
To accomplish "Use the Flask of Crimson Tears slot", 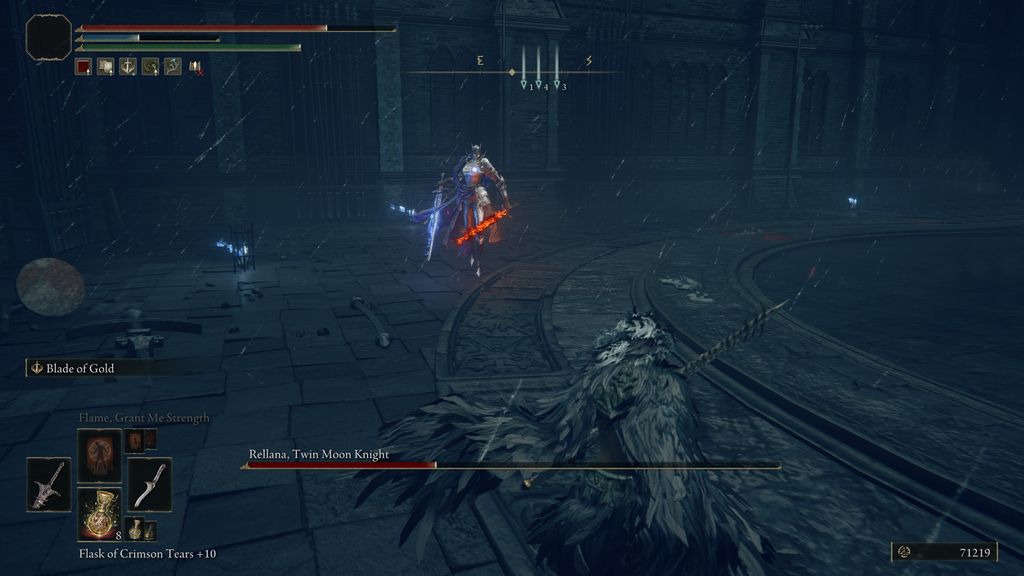I will point(100,514).
